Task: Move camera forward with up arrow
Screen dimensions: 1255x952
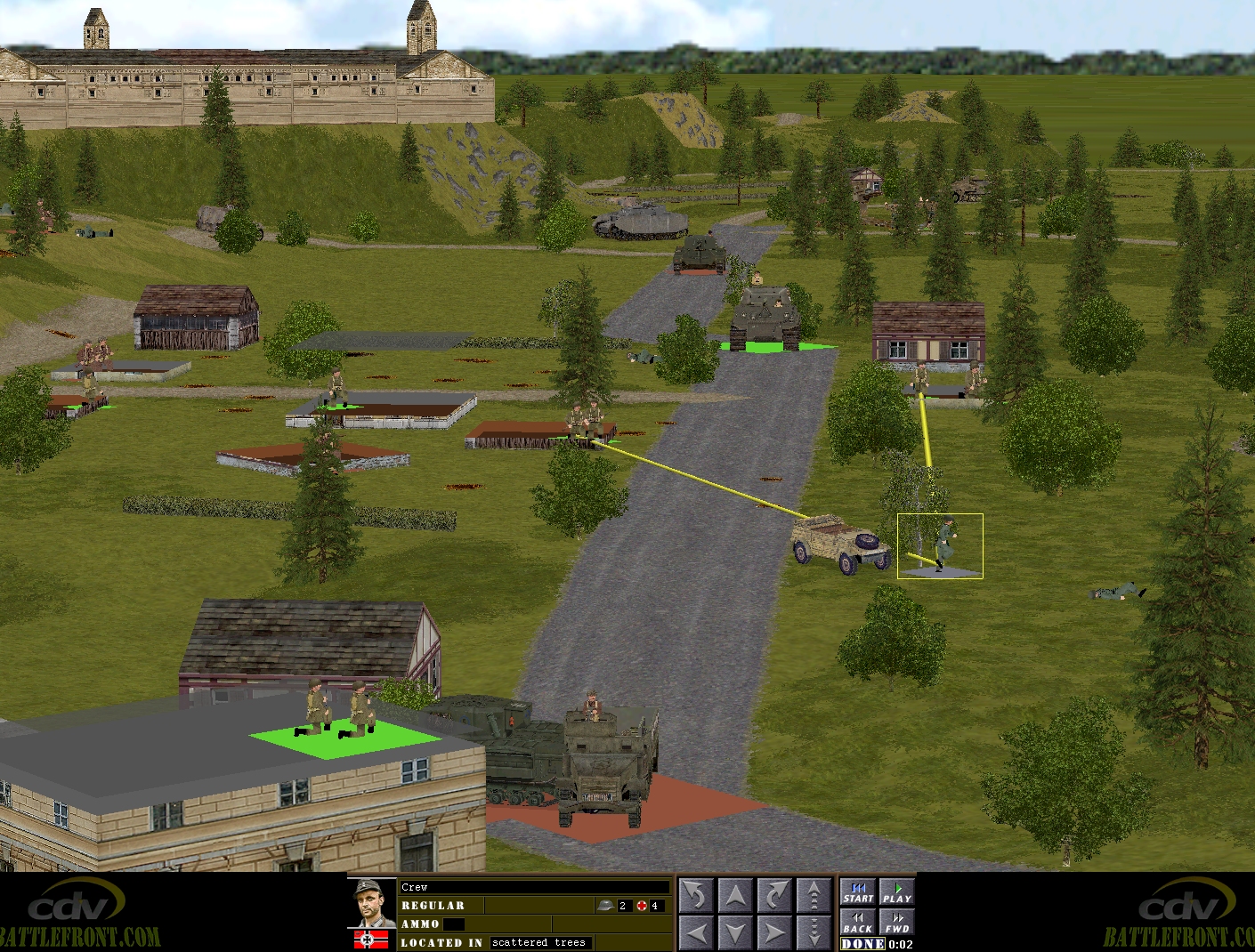Action: click(x=735, y=895)
